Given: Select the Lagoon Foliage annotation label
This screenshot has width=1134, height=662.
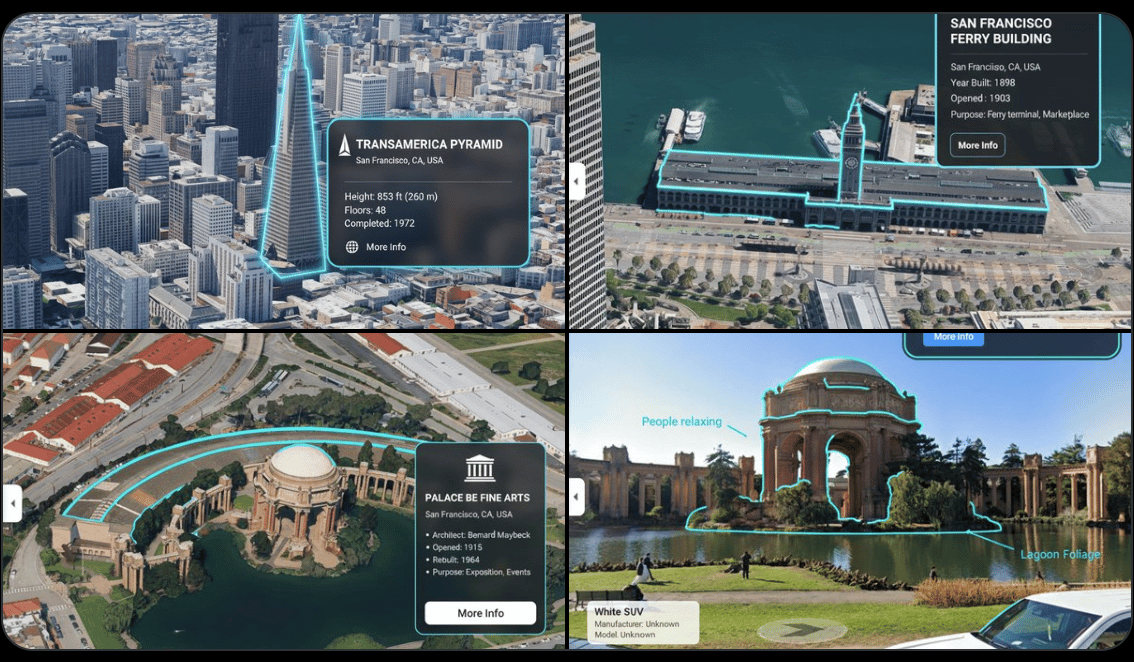Looking at the screenshot, I should coord(1060,555).
